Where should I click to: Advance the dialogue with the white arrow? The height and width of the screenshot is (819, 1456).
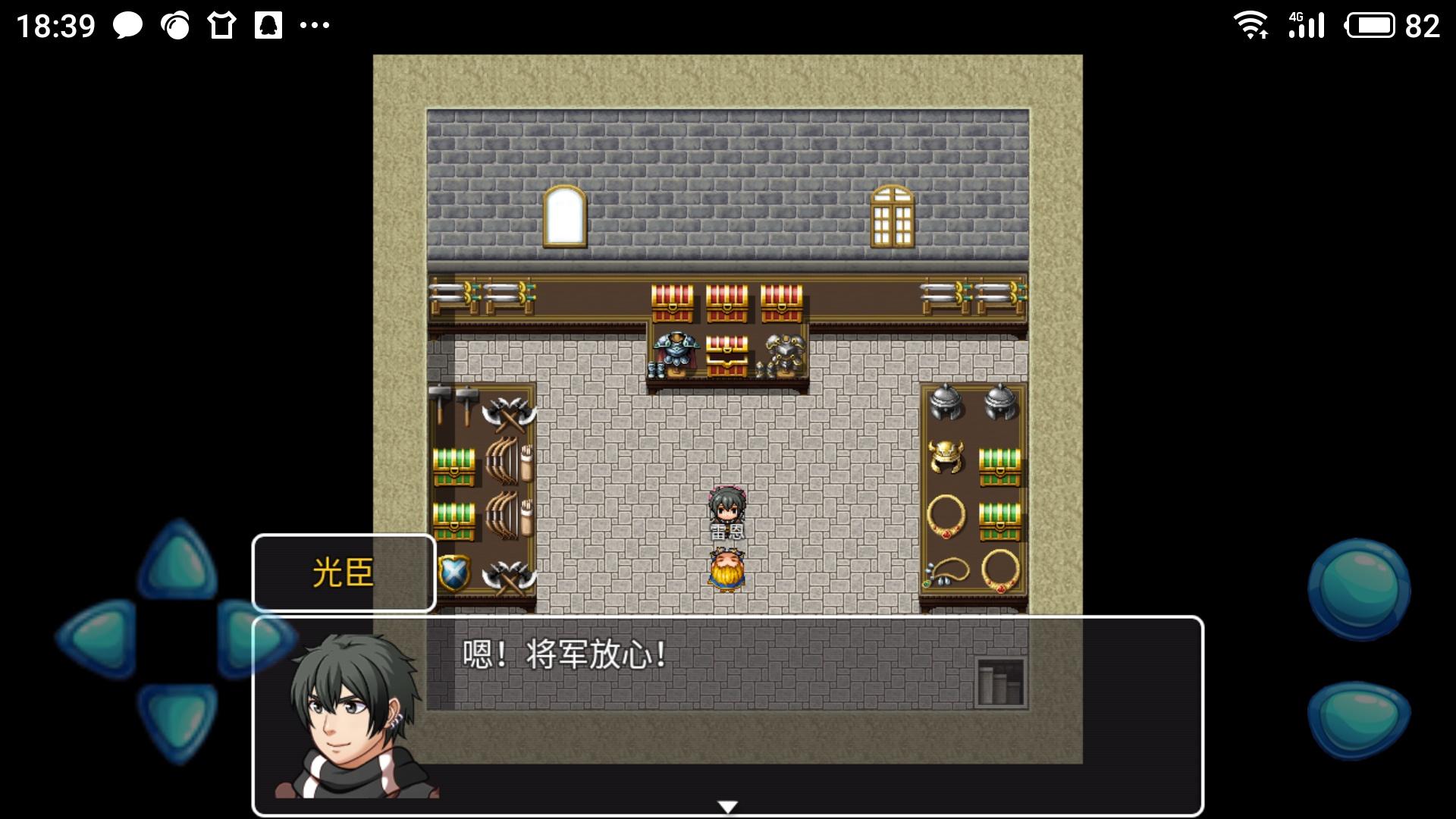(x=727, y=807)
